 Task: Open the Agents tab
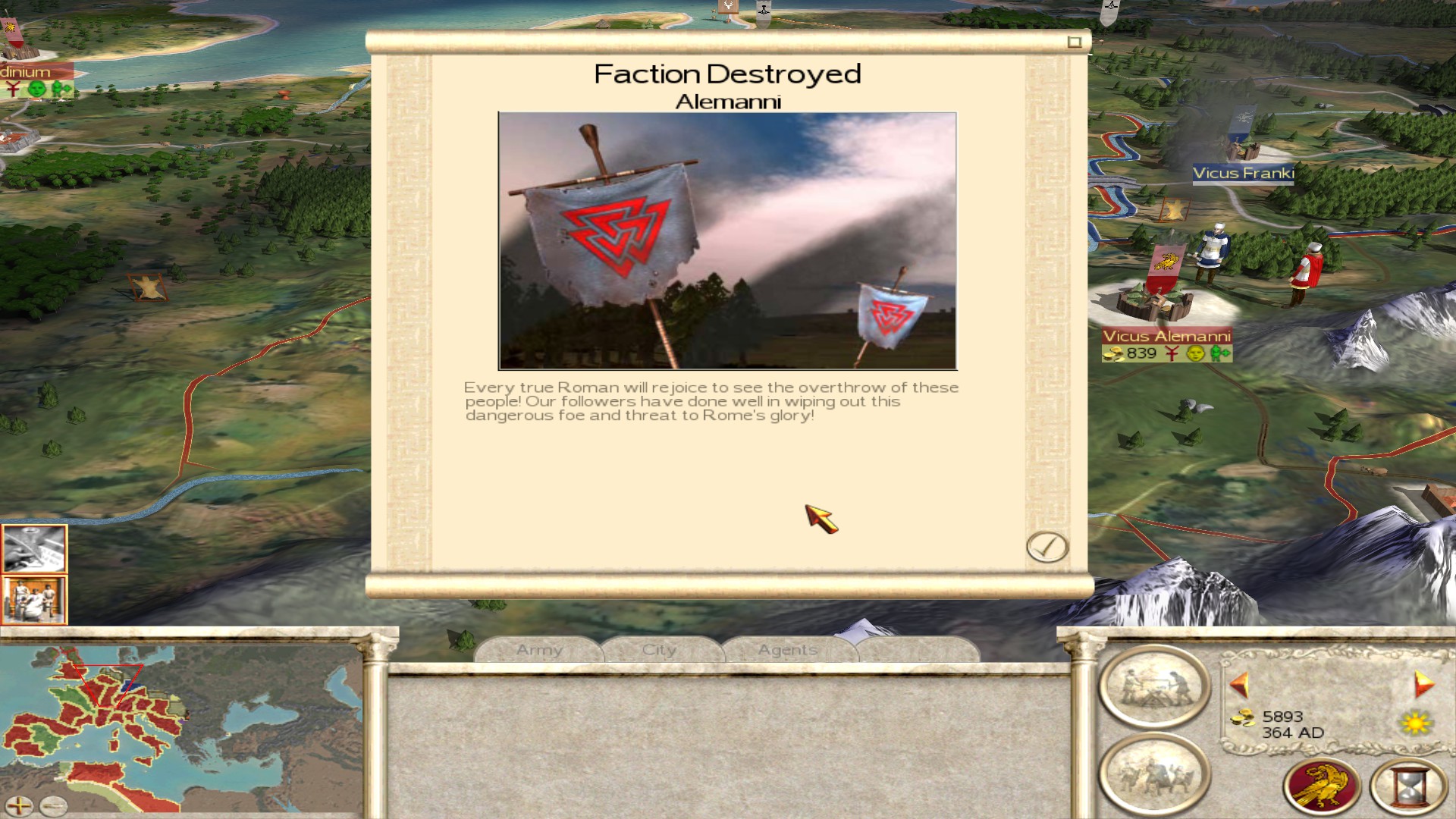click(x=786, y=650)
